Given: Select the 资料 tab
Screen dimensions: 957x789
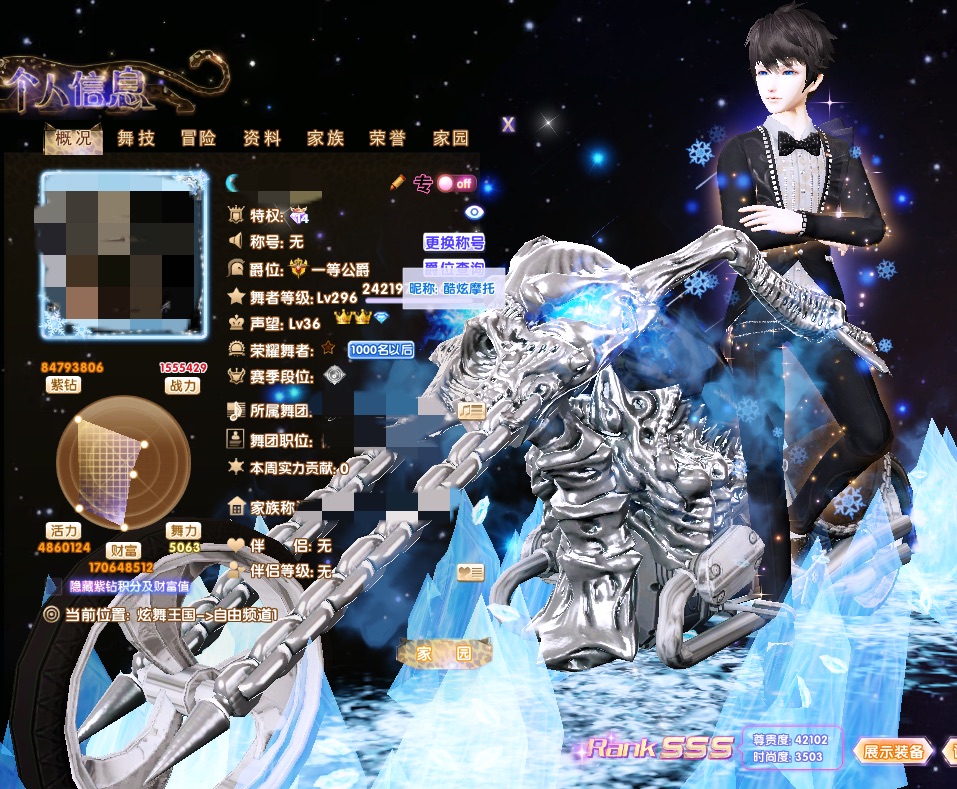Looking at the screenshot, I should pos(262,139).
